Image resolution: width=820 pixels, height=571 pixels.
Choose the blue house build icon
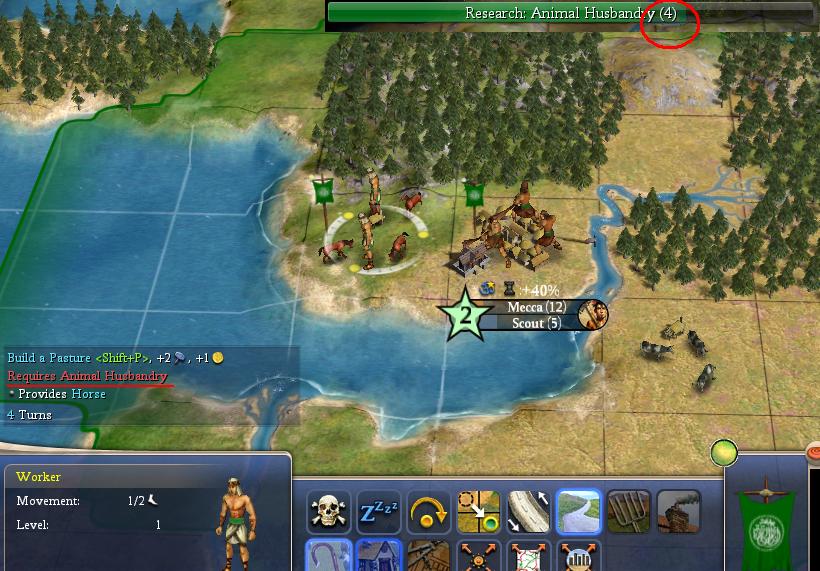click(x=380, y=556)
